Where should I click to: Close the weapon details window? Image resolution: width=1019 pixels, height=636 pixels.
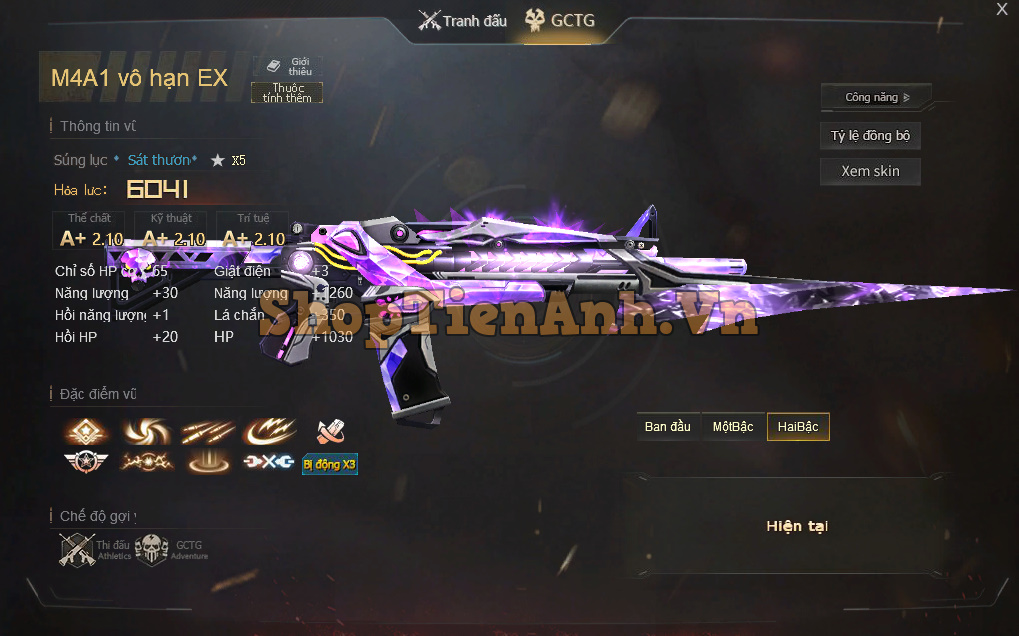coord(1002,9)
